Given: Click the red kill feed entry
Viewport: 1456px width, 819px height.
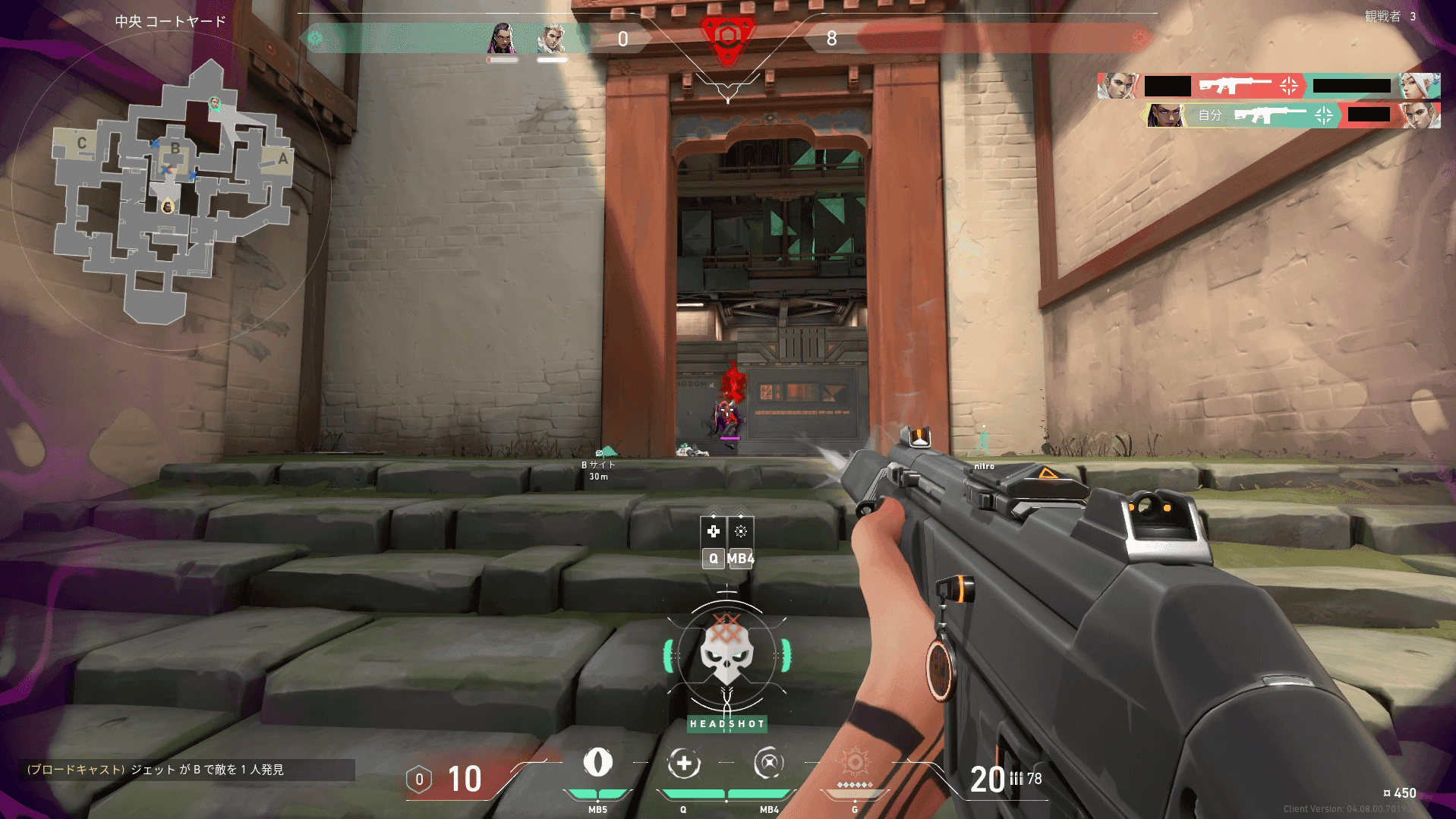Looking at the screenshot, I should 1268,86.
